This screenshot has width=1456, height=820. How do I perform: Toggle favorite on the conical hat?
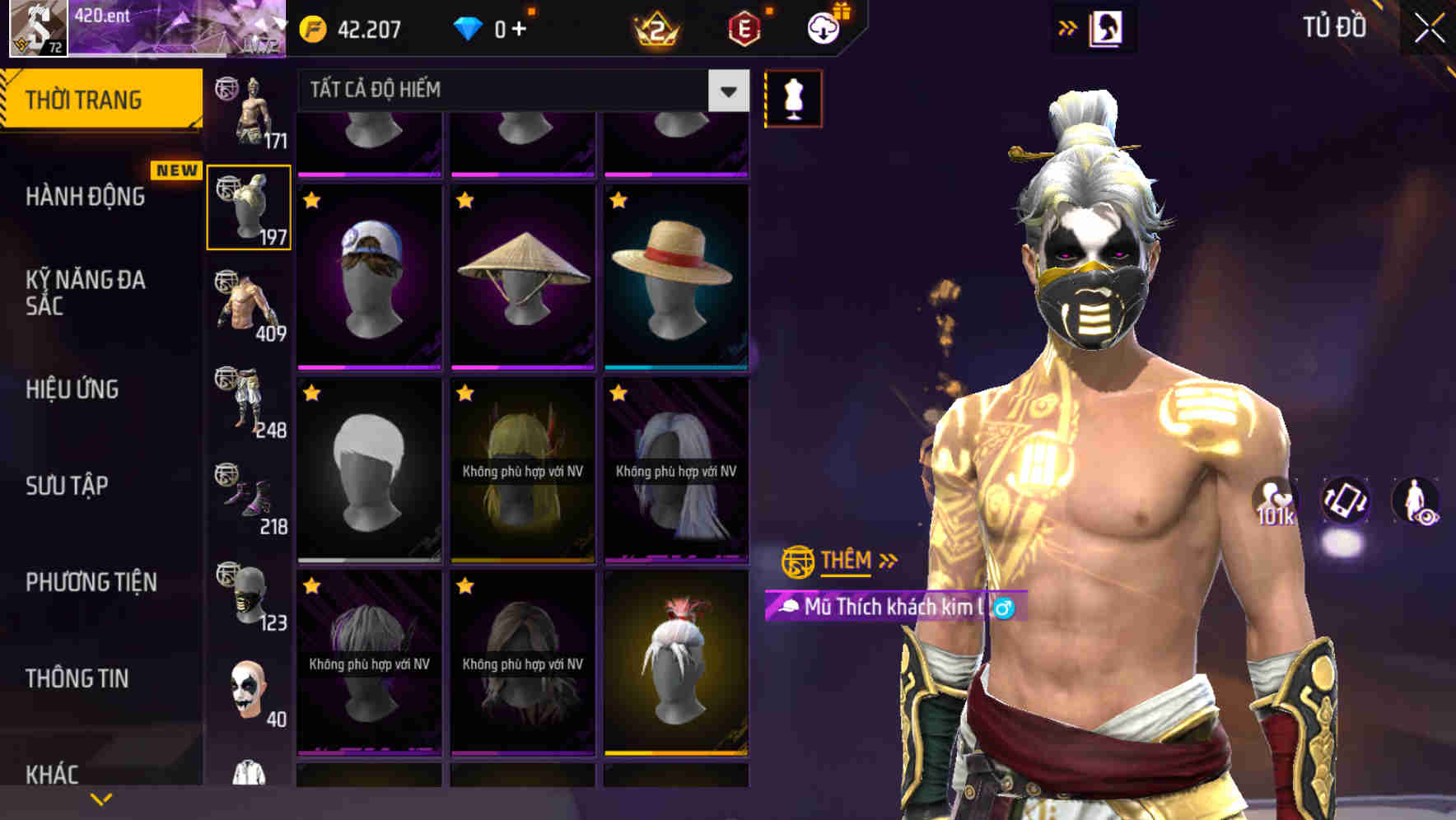[464, 201]
